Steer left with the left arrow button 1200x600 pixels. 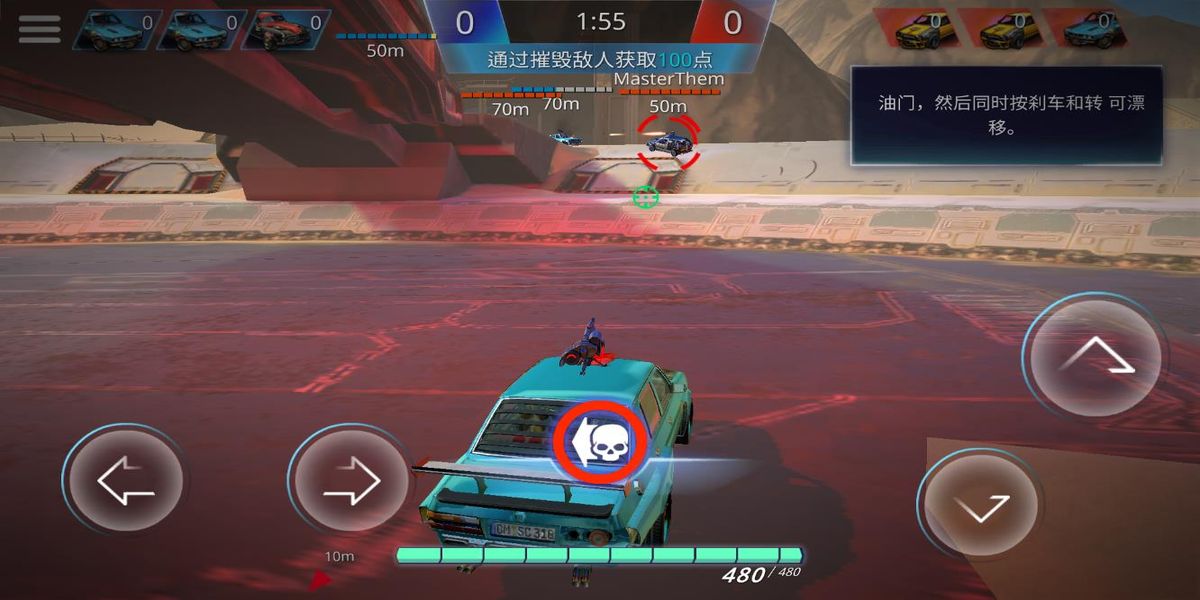click(x=125, y=482)
